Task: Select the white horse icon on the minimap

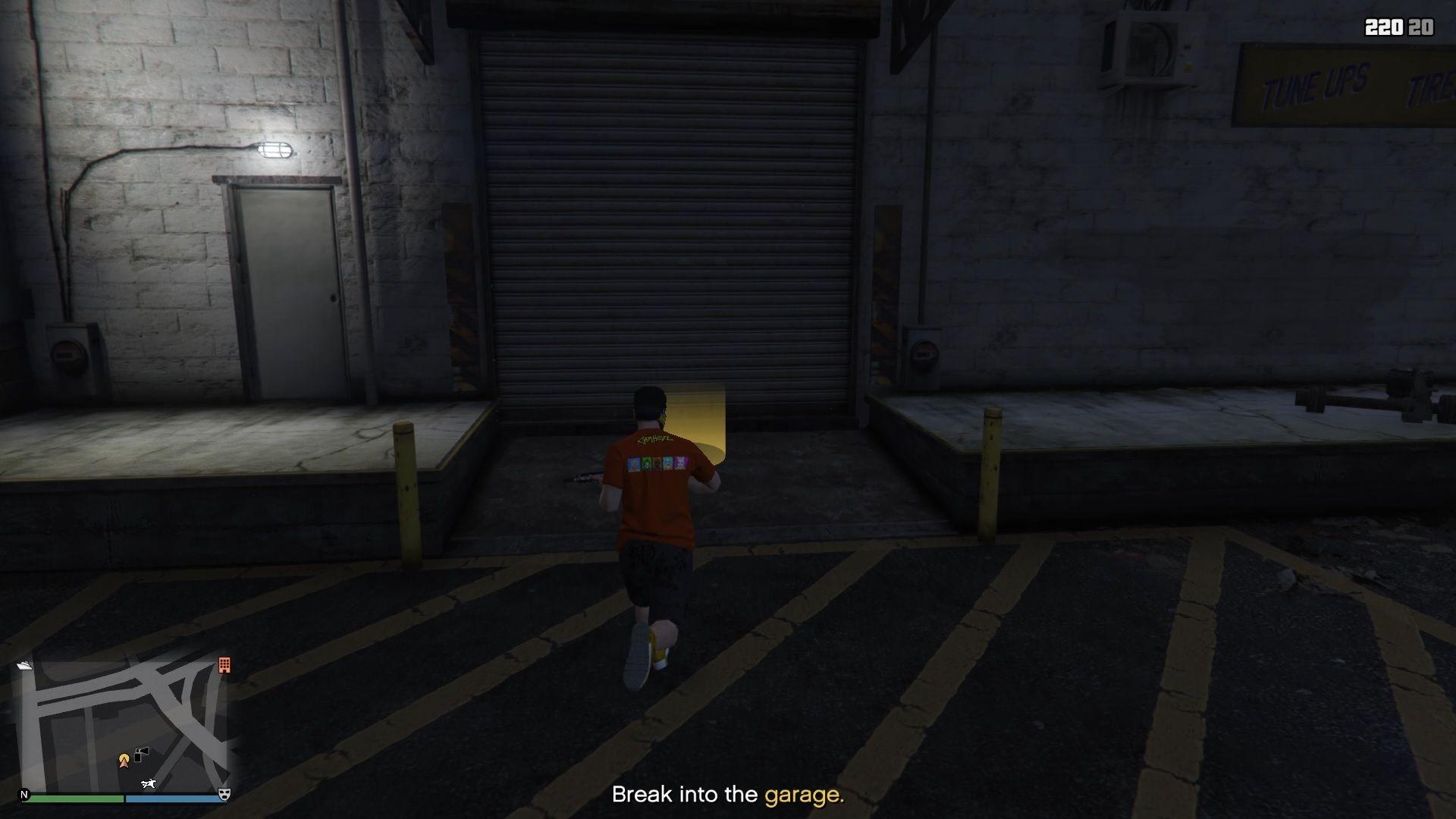Action: click(149, 783)
